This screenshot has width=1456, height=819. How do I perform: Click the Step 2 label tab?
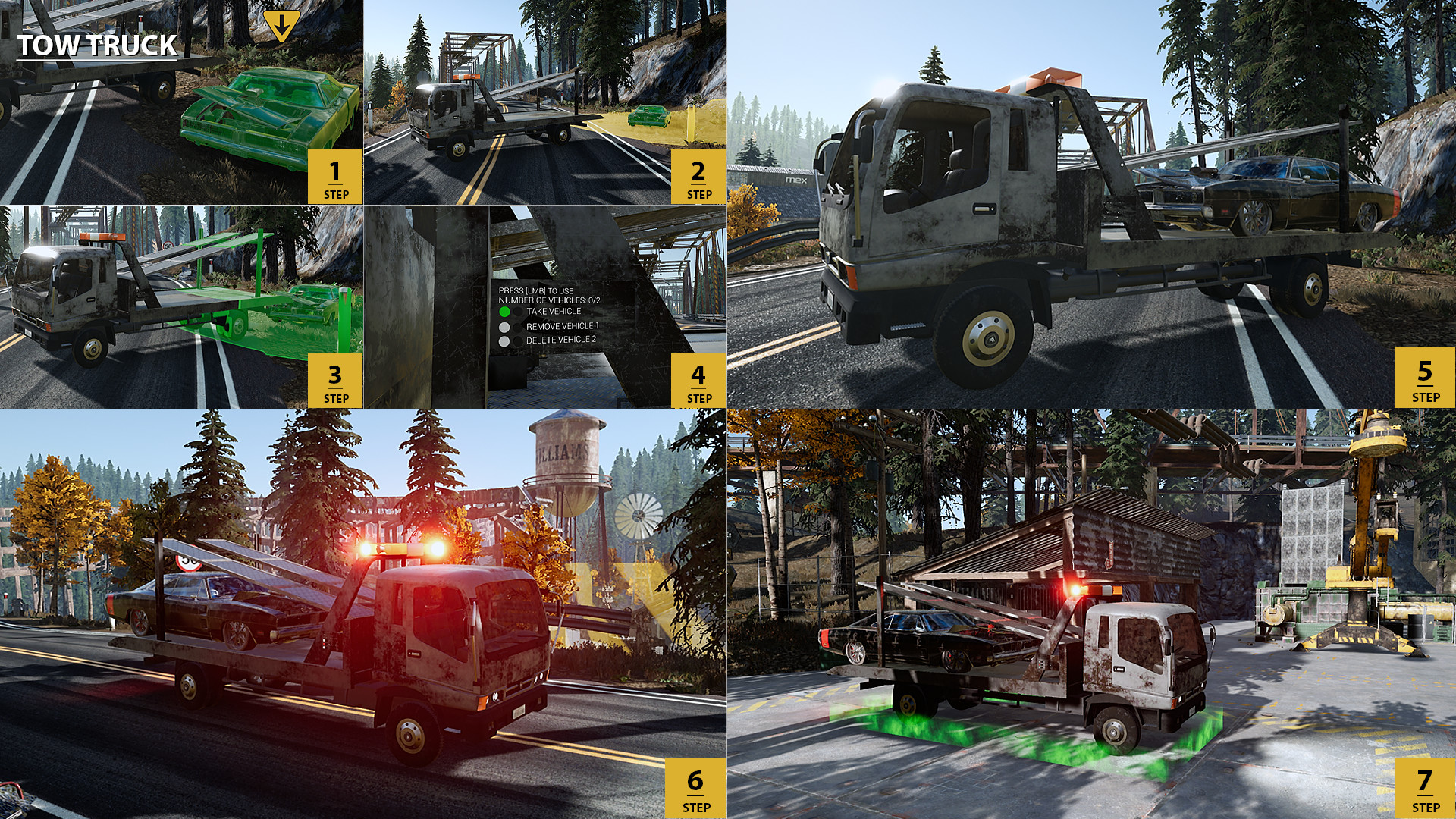[697, 175]
